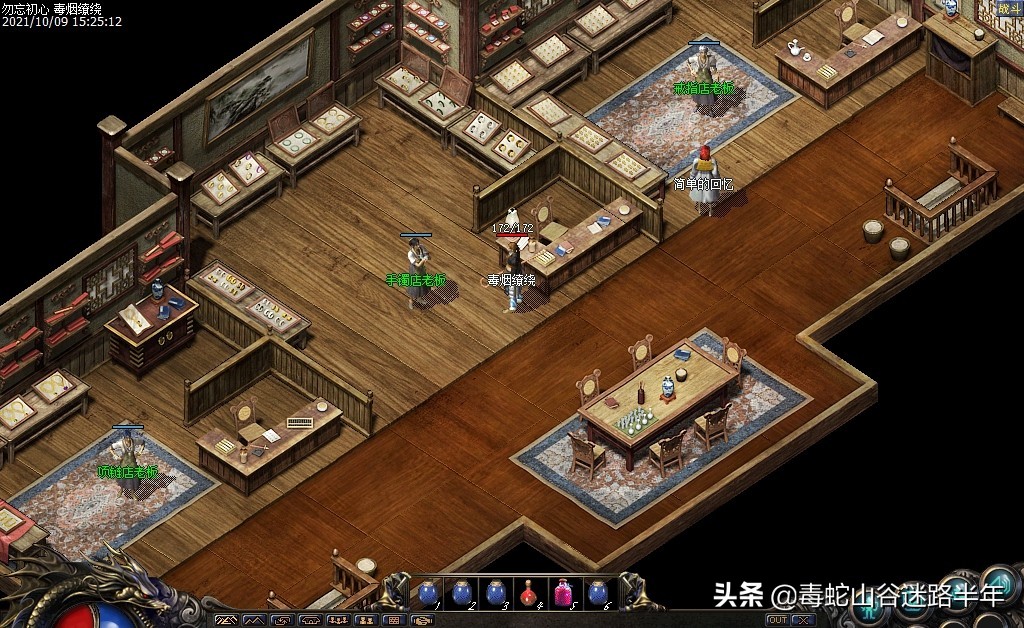Open the three-person group icon
The width and height of the screenshot is (1024, 628).
tap(339, 621)
